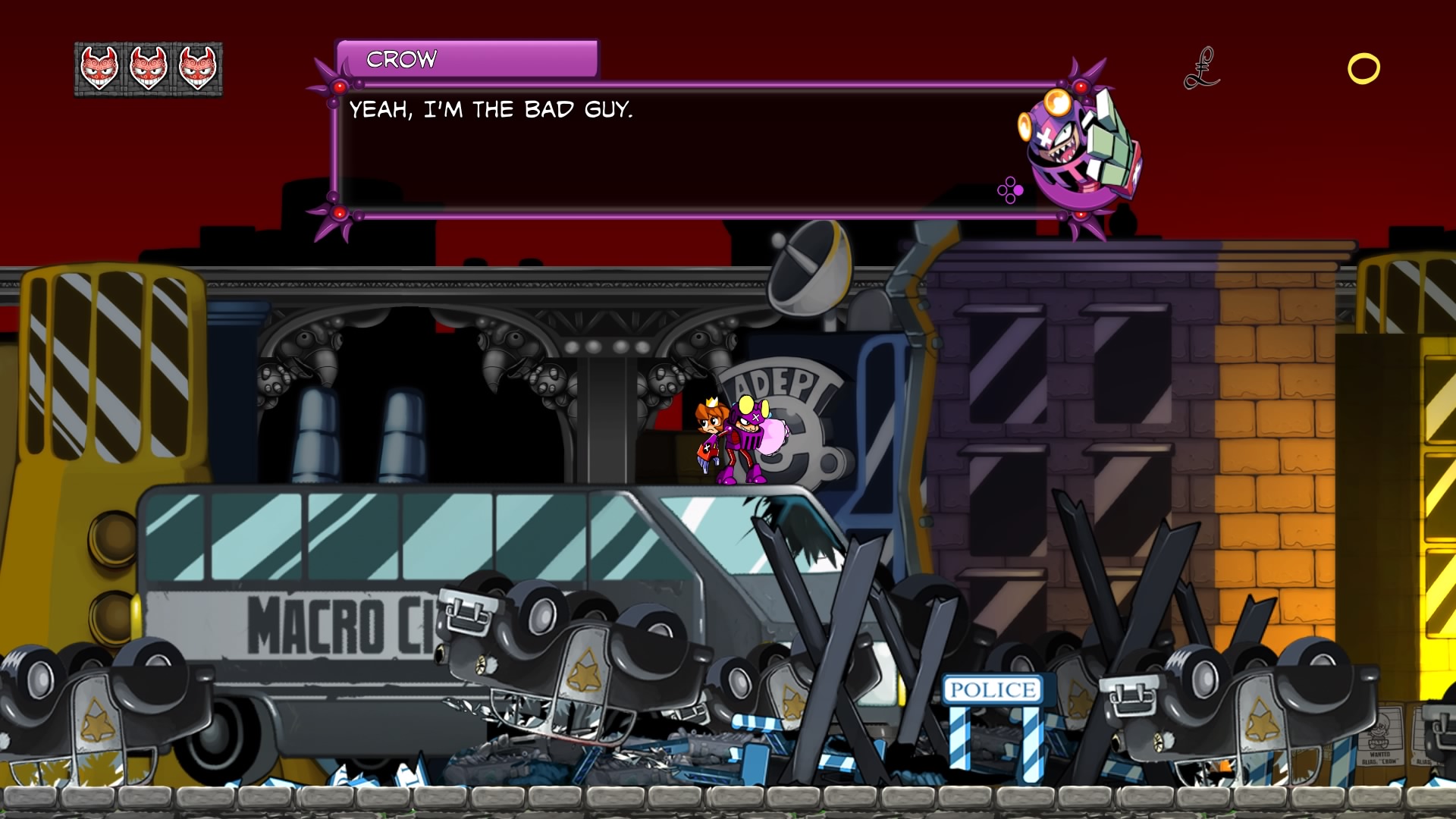Click the shuriken decoration on the dialogue box corner
The height and width of the screenshot is (819, 1456).
(339, 86)
